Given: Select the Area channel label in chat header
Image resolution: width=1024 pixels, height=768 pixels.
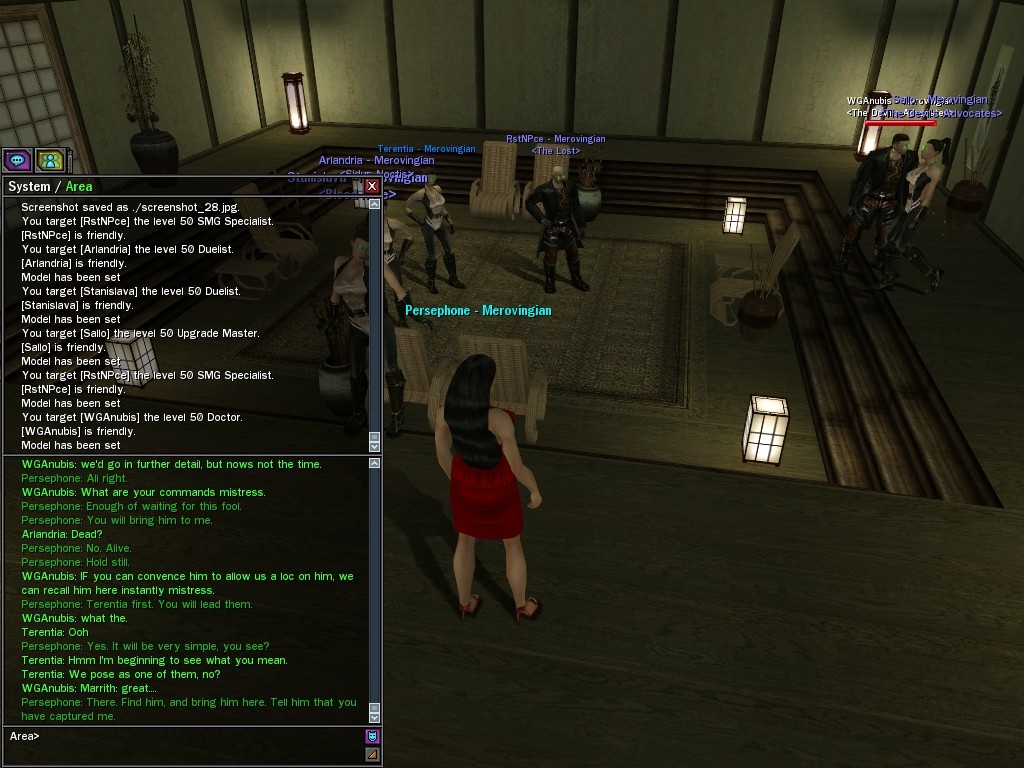Looking at the screenshot, I should click(x=79, y=187).
